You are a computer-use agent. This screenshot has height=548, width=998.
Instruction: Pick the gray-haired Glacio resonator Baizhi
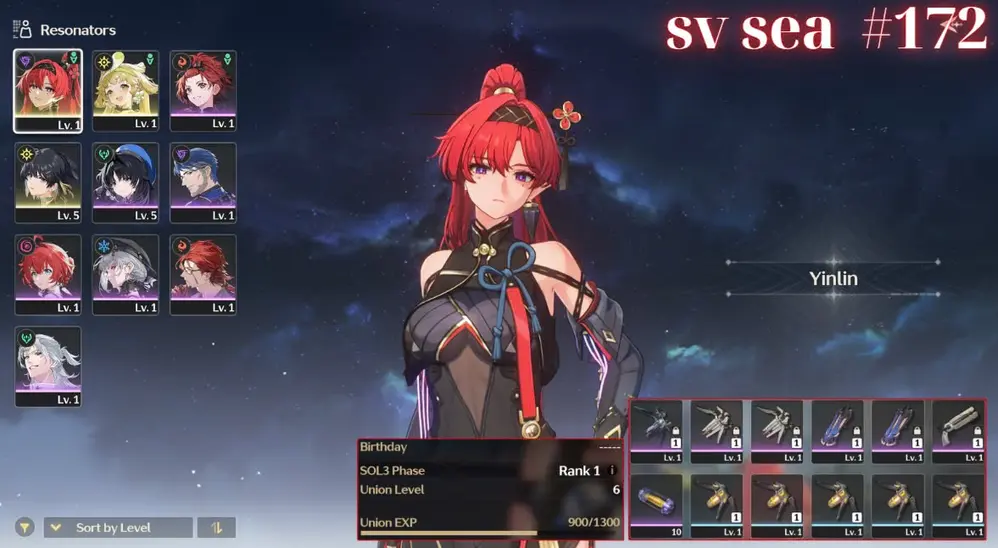pyautogui.click(x=125, y=273)
